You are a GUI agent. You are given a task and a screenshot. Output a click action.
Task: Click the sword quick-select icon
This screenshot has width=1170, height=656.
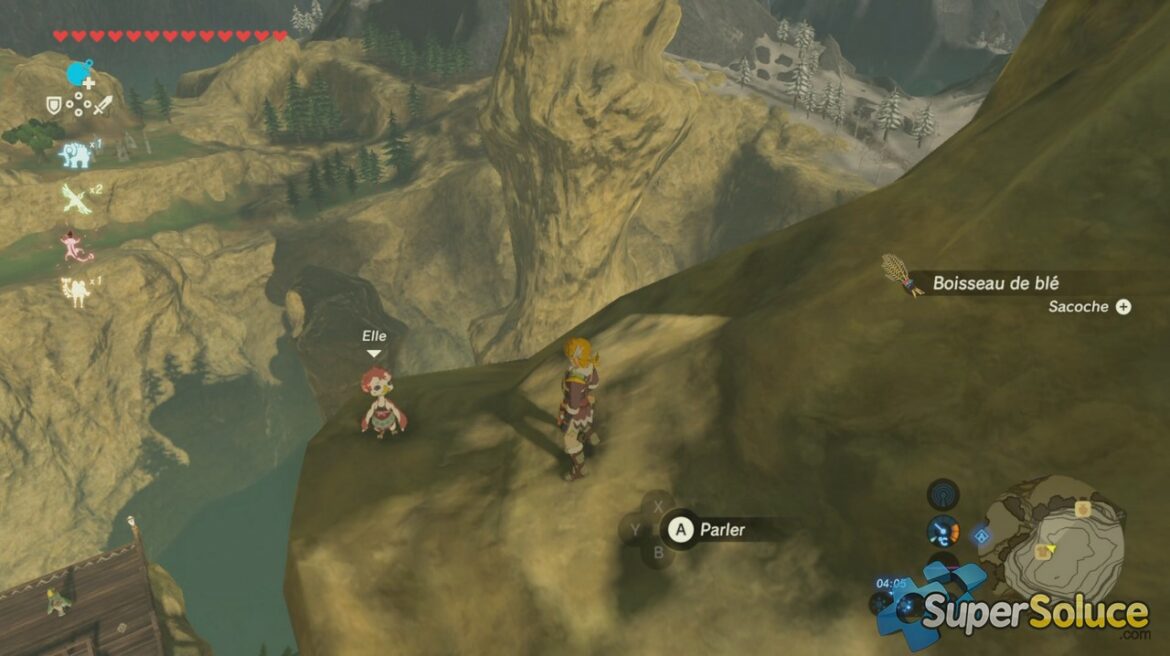[103, 105]
